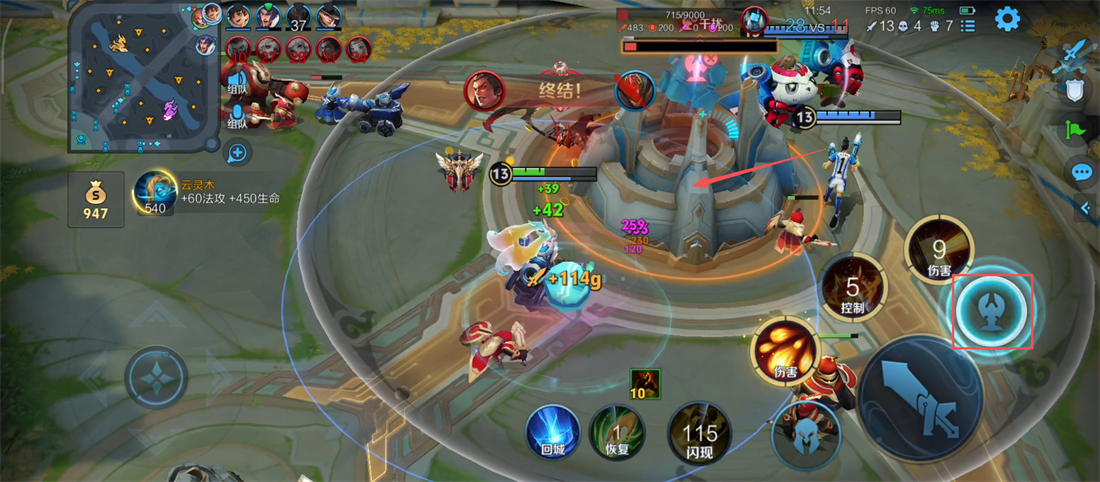Screen dimensions: 1100x482
Task: Hit the sword basic attack button
Action: pyautogui.click(x=920, y=397)
